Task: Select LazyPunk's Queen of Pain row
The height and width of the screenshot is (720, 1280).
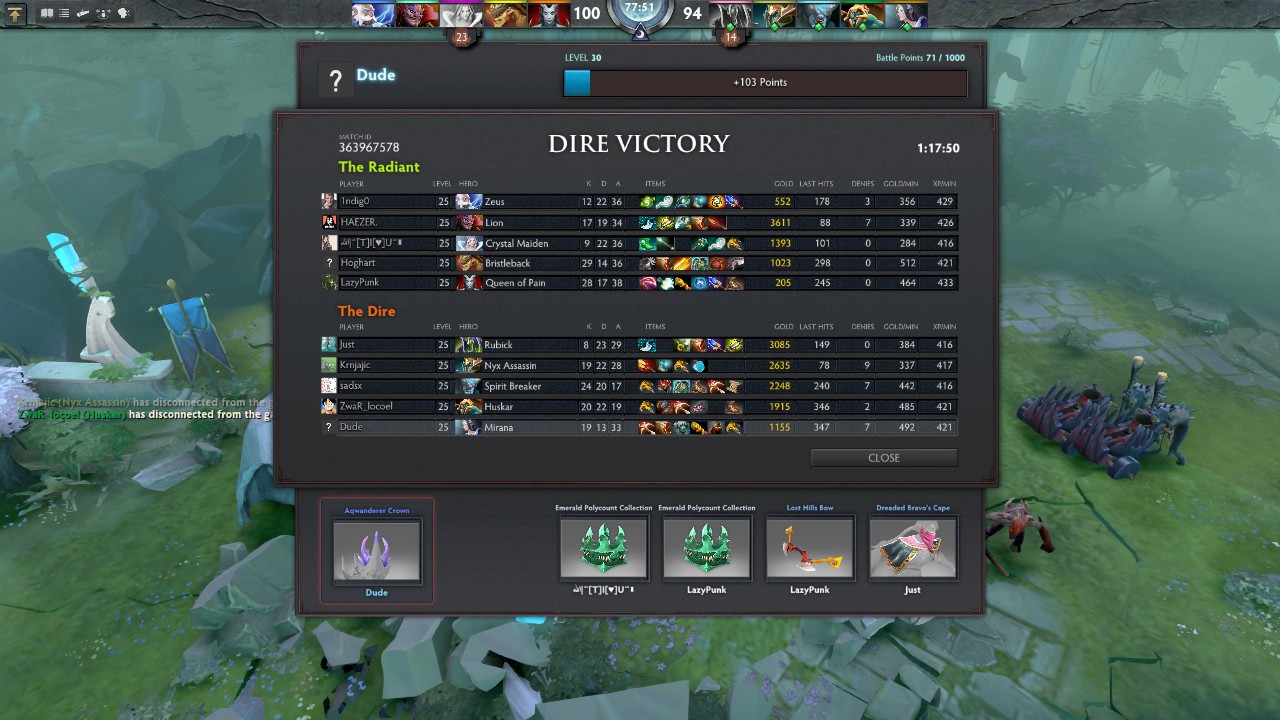Action: tap(640, 283)
